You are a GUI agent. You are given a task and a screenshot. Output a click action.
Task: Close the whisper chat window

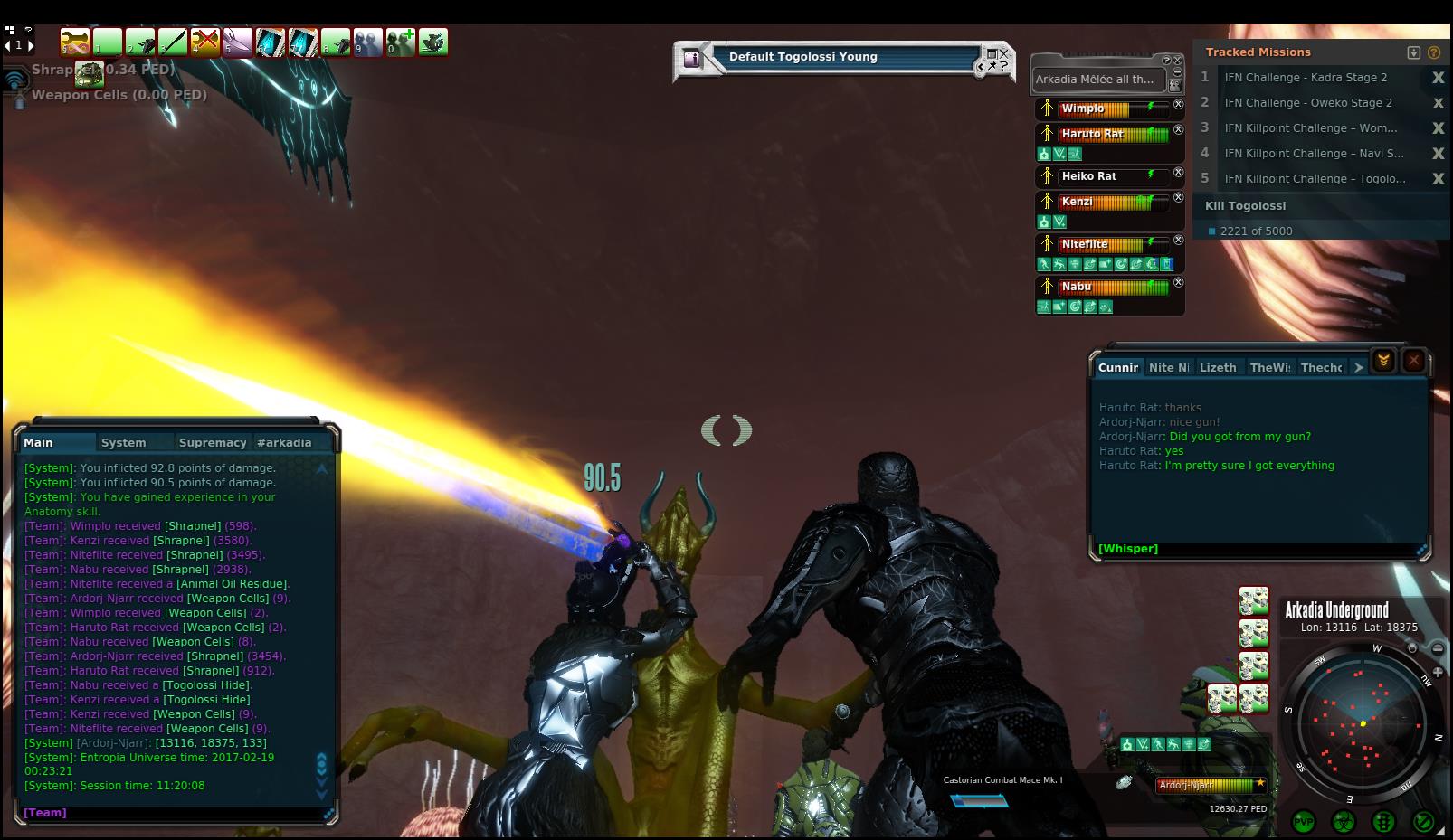click(1413, 361)
